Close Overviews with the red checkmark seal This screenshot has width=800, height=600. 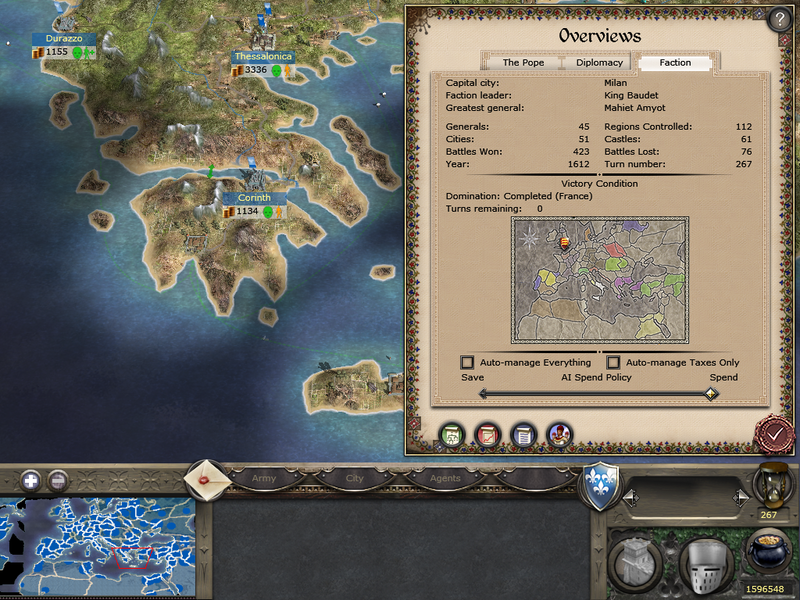point(773,435)
